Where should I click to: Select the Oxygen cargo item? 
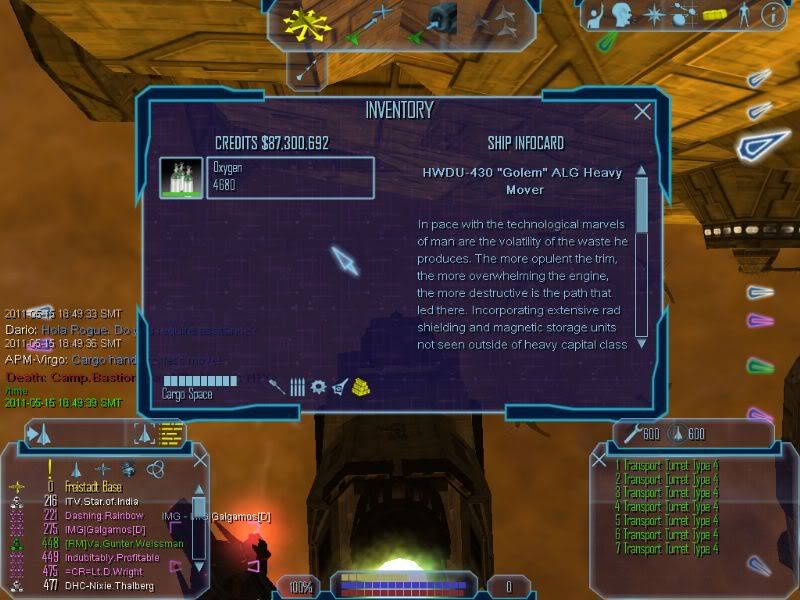[267, 178]
